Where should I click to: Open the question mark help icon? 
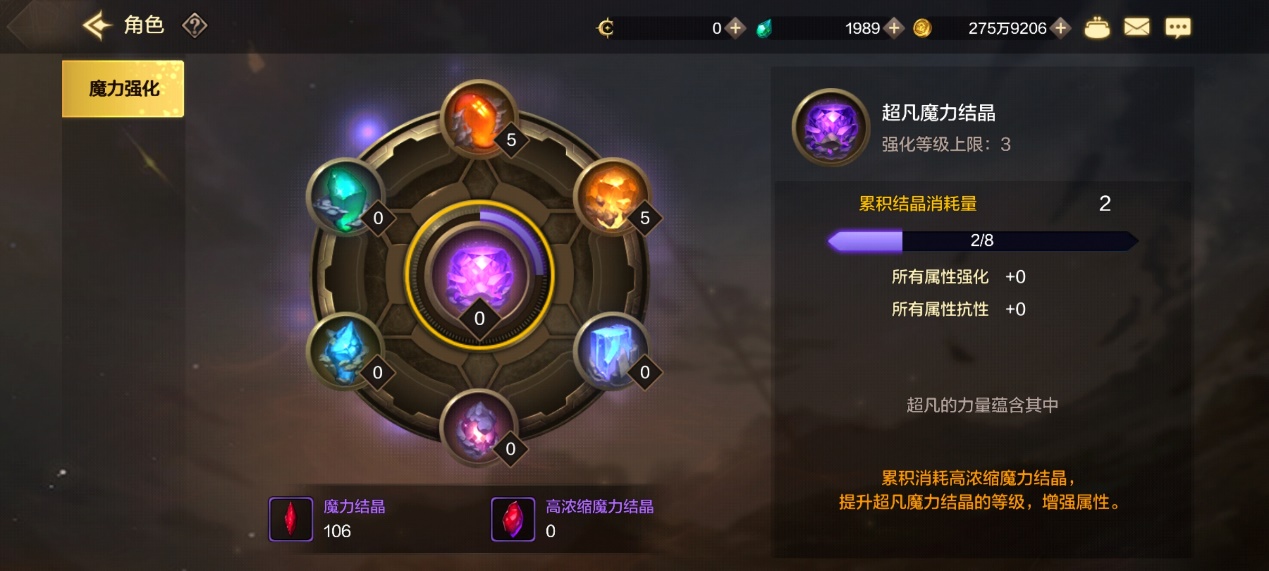[x=194, y=26]
